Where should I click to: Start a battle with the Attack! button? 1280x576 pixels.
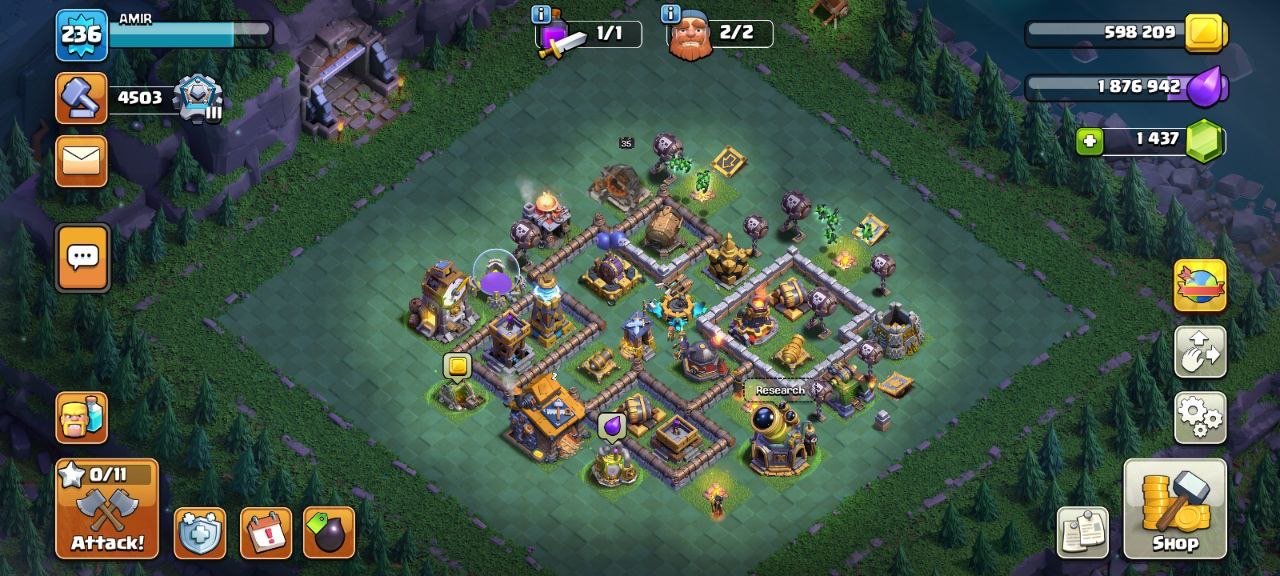pos(107,508)
